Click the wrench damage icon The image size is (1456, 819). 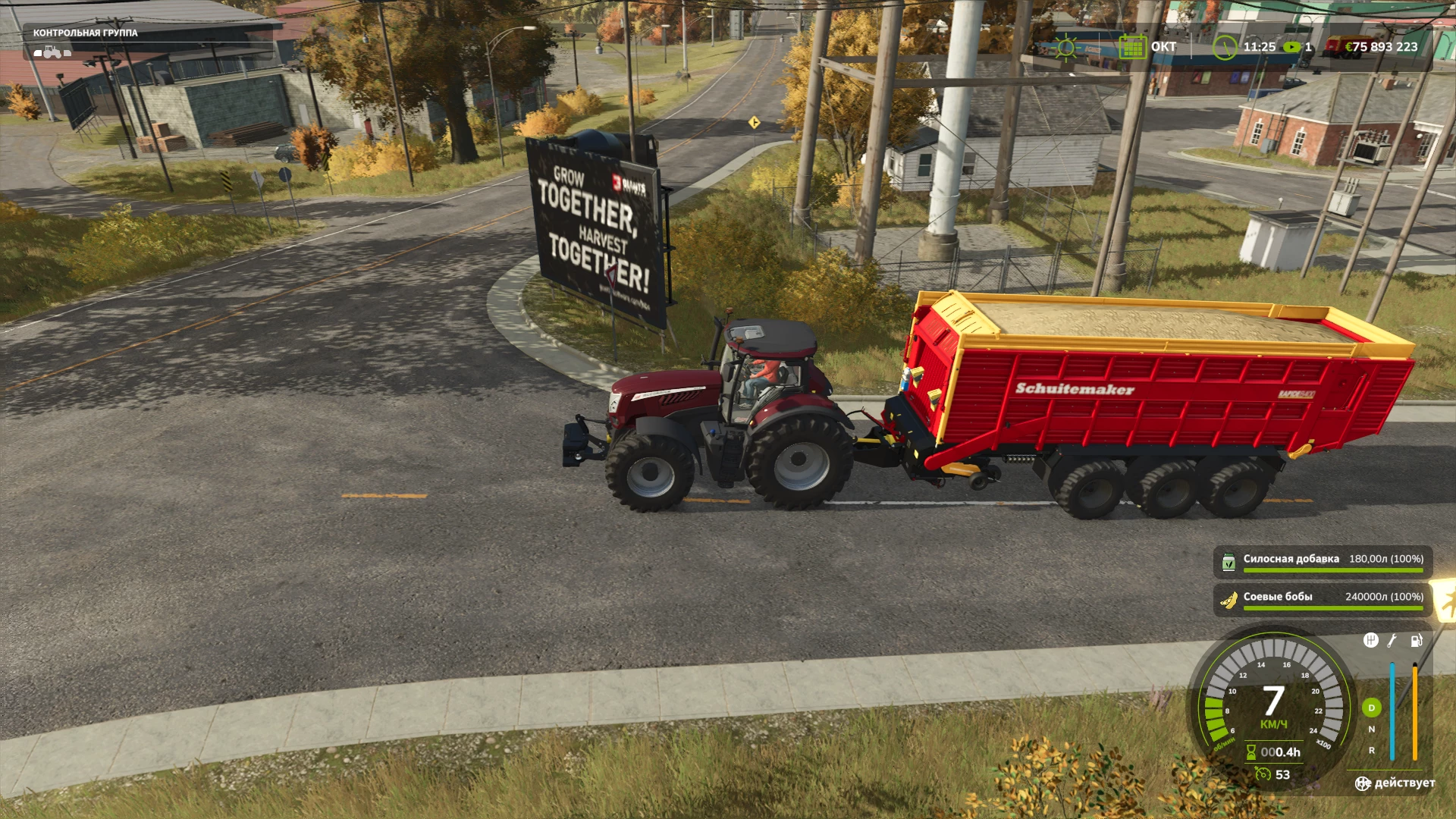[1392, 641]
